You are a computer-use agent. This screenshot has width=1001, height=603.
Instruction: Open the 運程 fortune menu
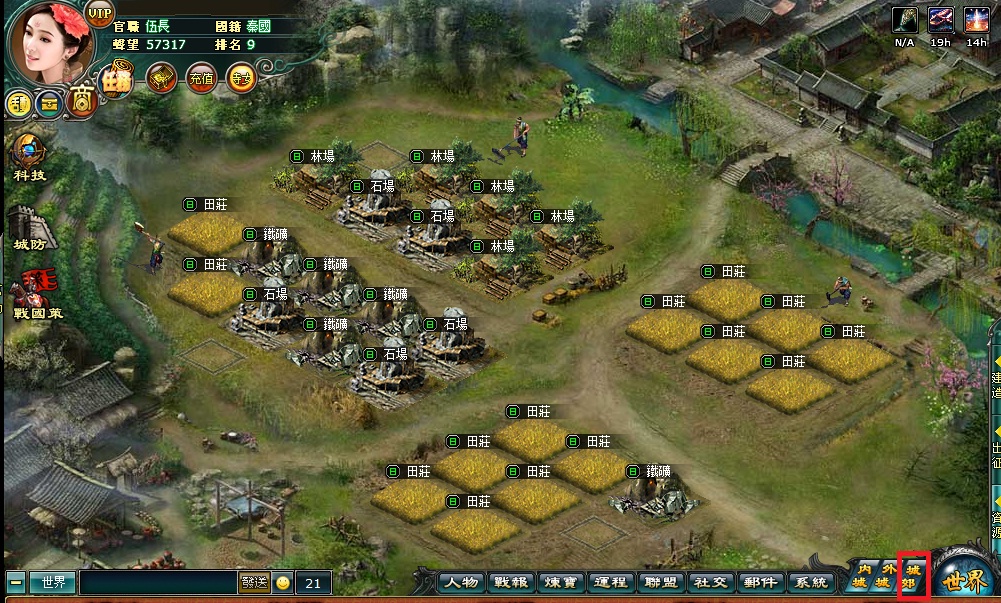pyautogui.click(x=609, y=582)
